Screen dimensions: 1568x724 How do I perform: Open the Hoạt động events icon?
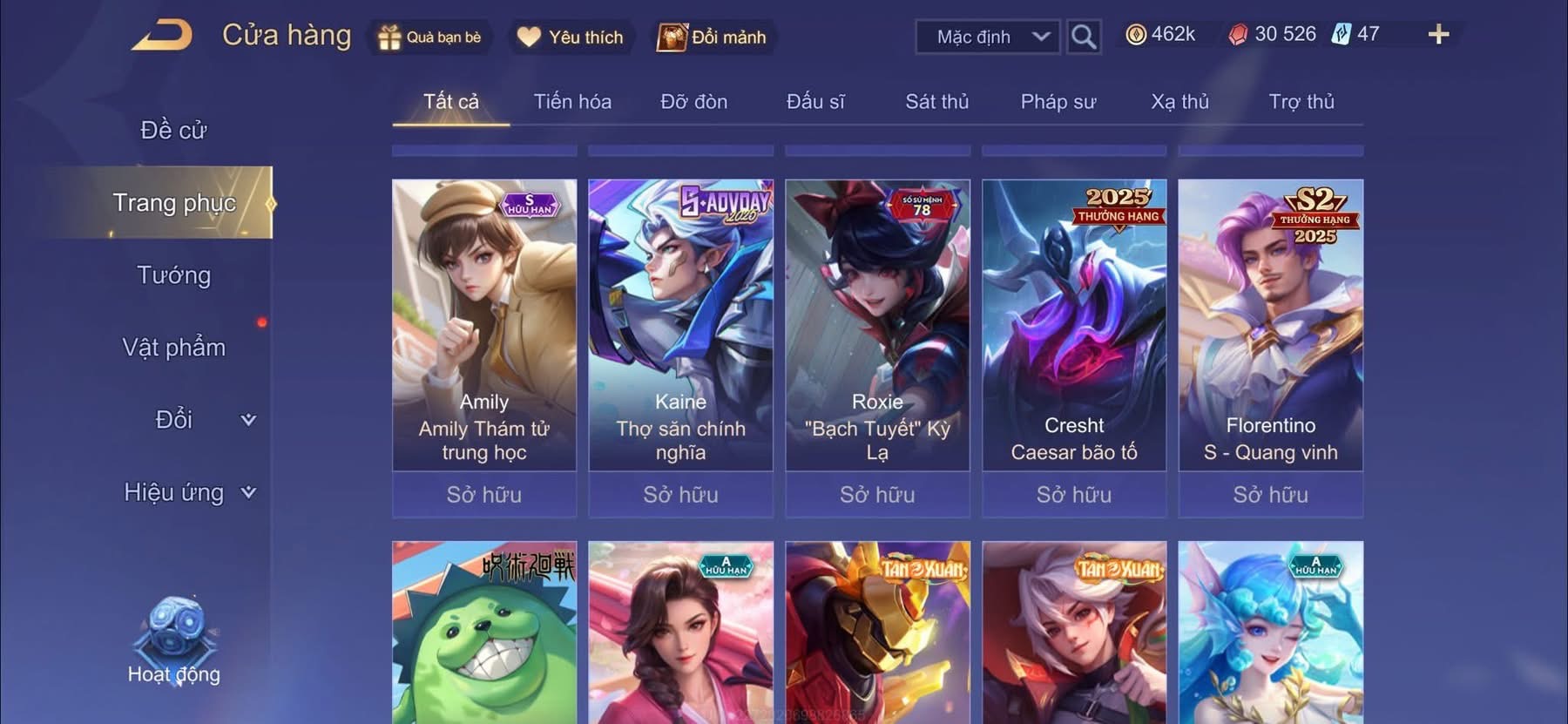(x=173, y=640)
